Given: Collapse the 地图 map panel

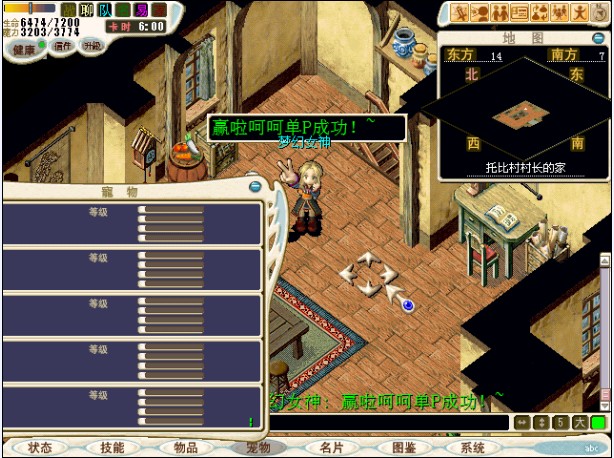Looking at the screenshot, I should click(x=596, y=37).
